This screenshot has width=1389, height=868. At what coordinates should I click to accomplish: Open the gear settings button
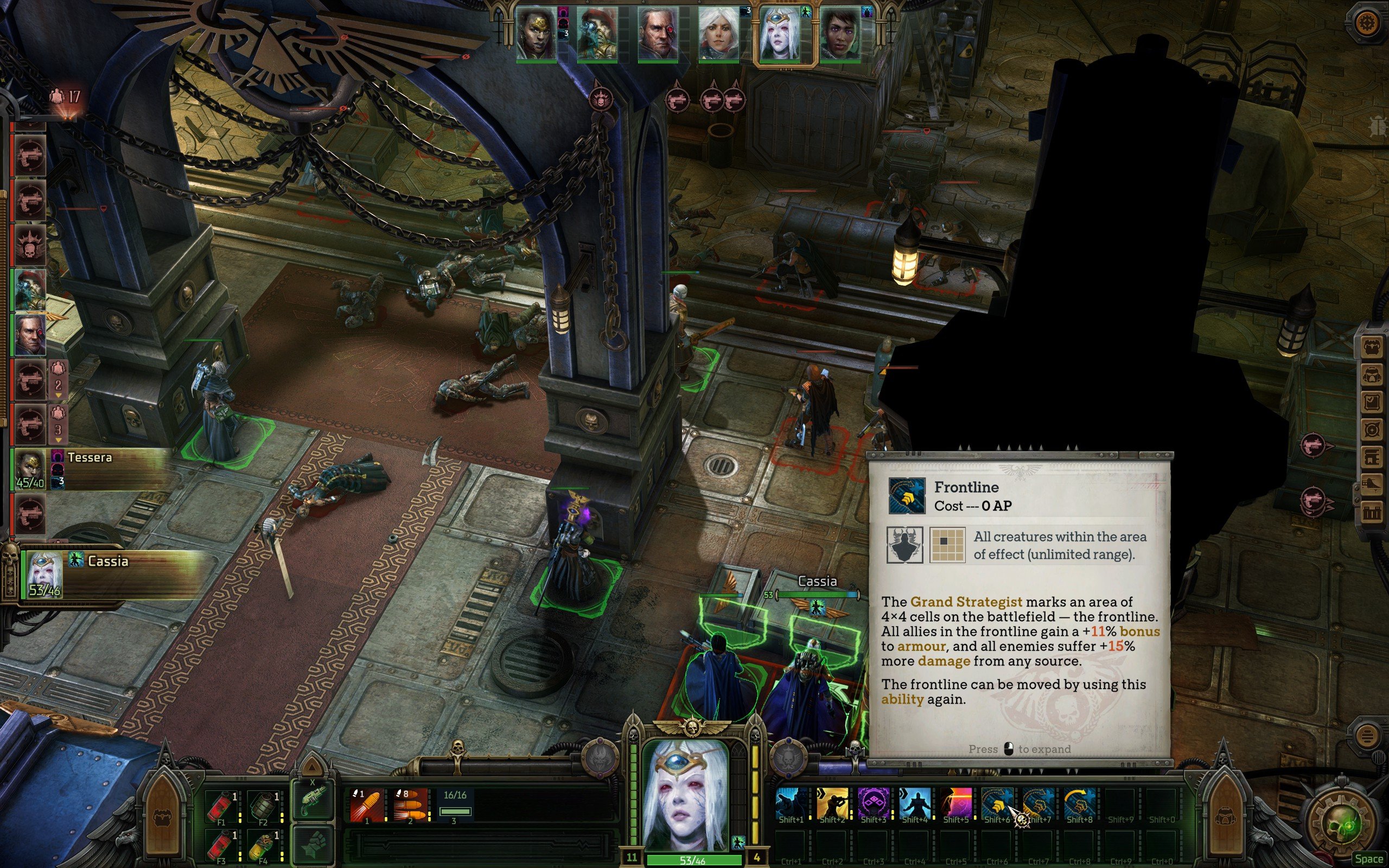(1367, 23)
